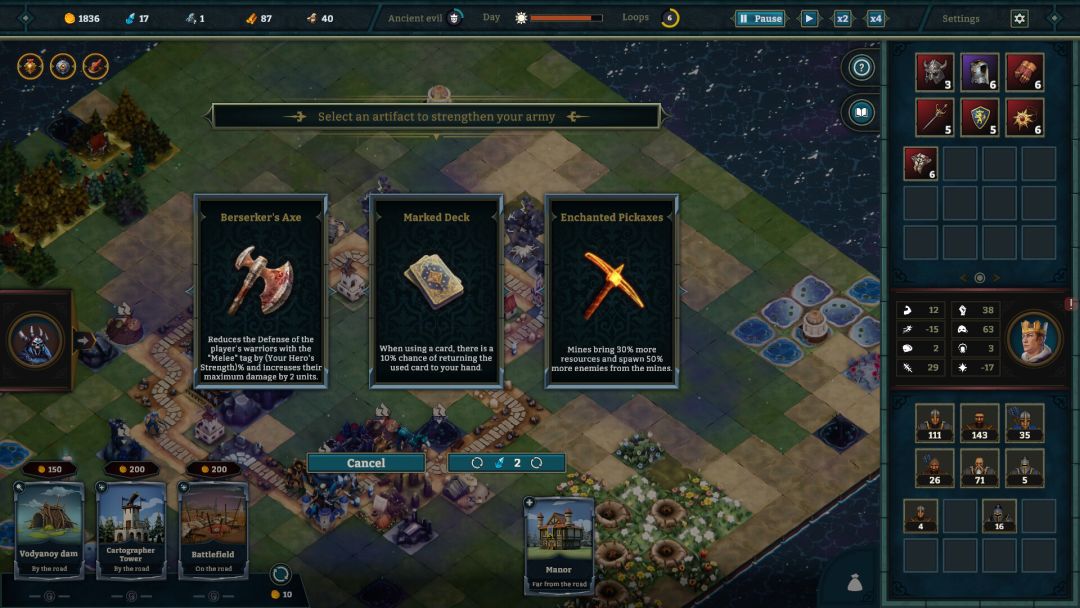This screenshot has width=1080, height=608.
Task: Open the help question mark button
Action: pyautogui.click(x=861, y=68)
